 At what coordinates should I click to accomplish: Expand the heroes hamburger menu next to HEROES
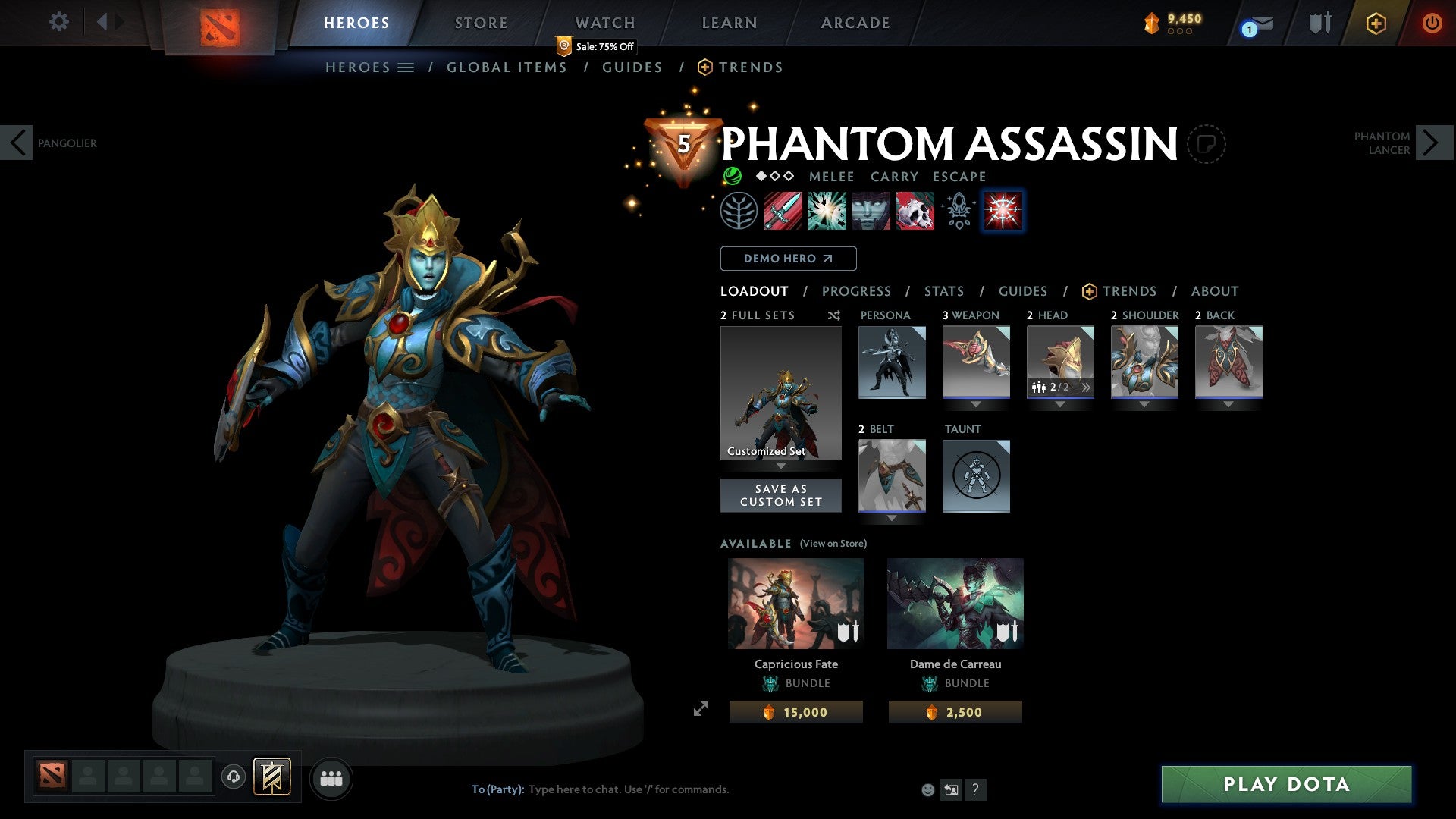(406, 67)
